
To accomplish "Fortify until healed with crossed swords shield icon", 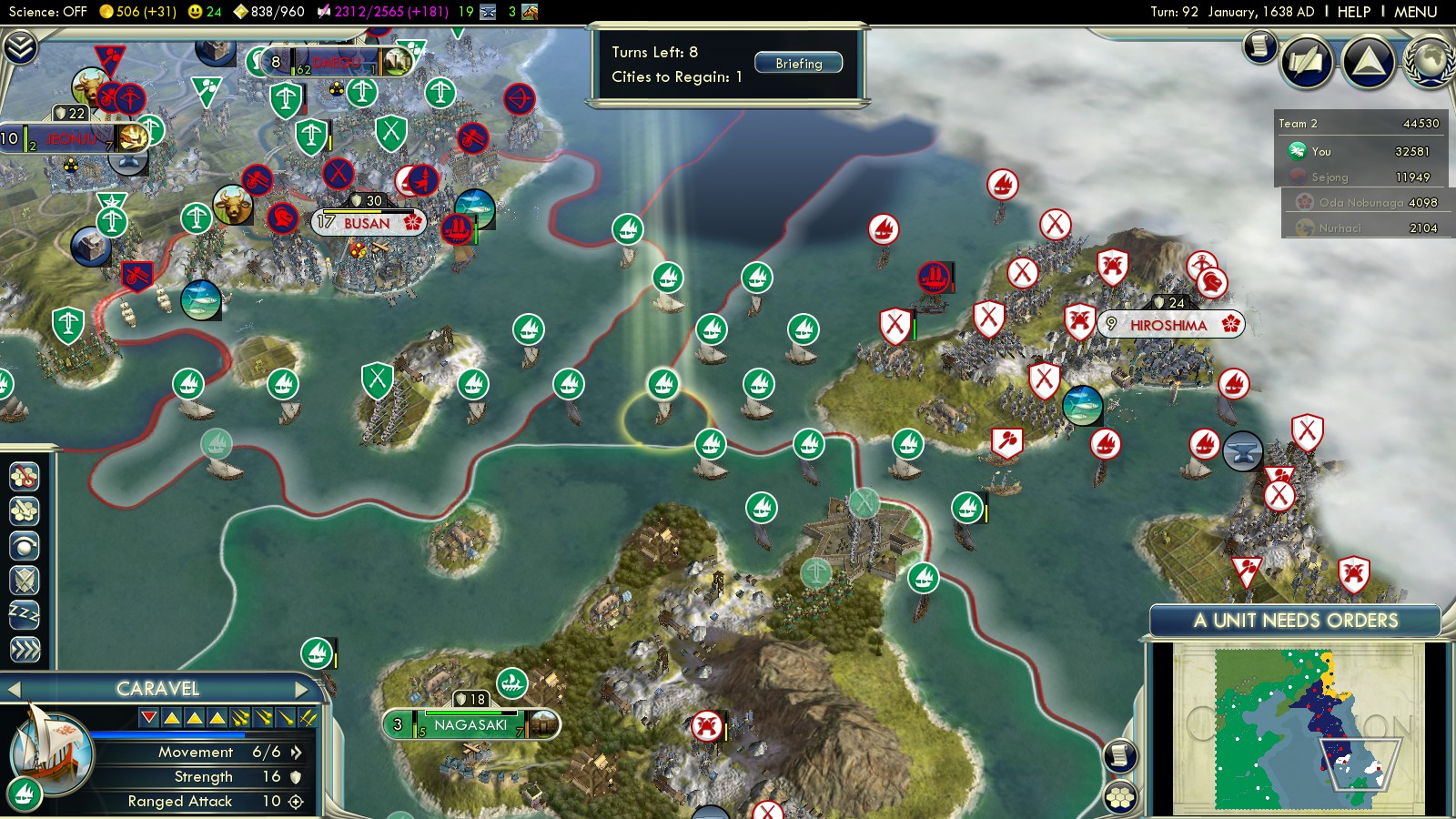I will (x=25, y=580).
